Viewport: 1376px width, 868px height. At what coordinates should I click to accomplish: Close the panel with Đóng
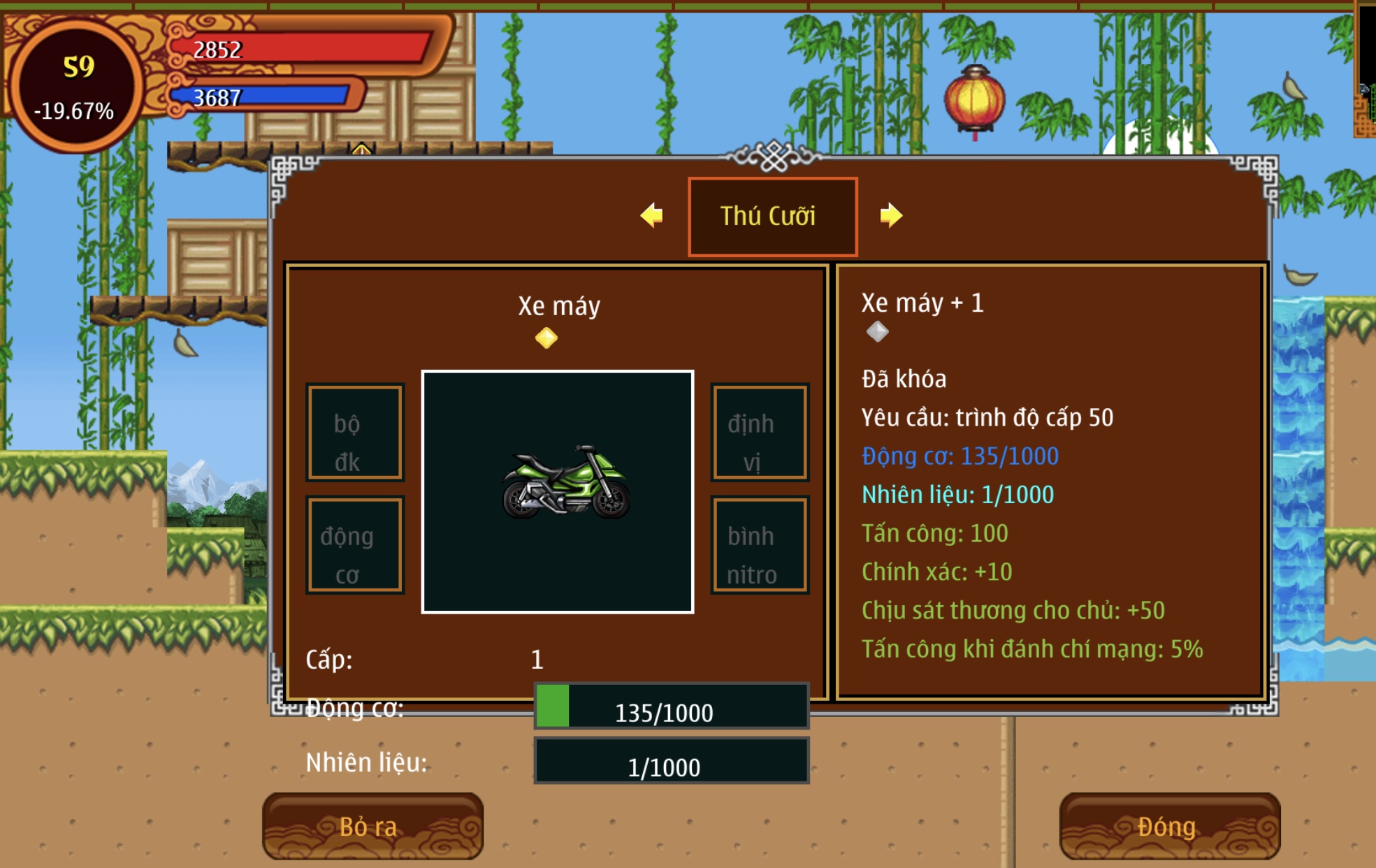click(1169, 826)
